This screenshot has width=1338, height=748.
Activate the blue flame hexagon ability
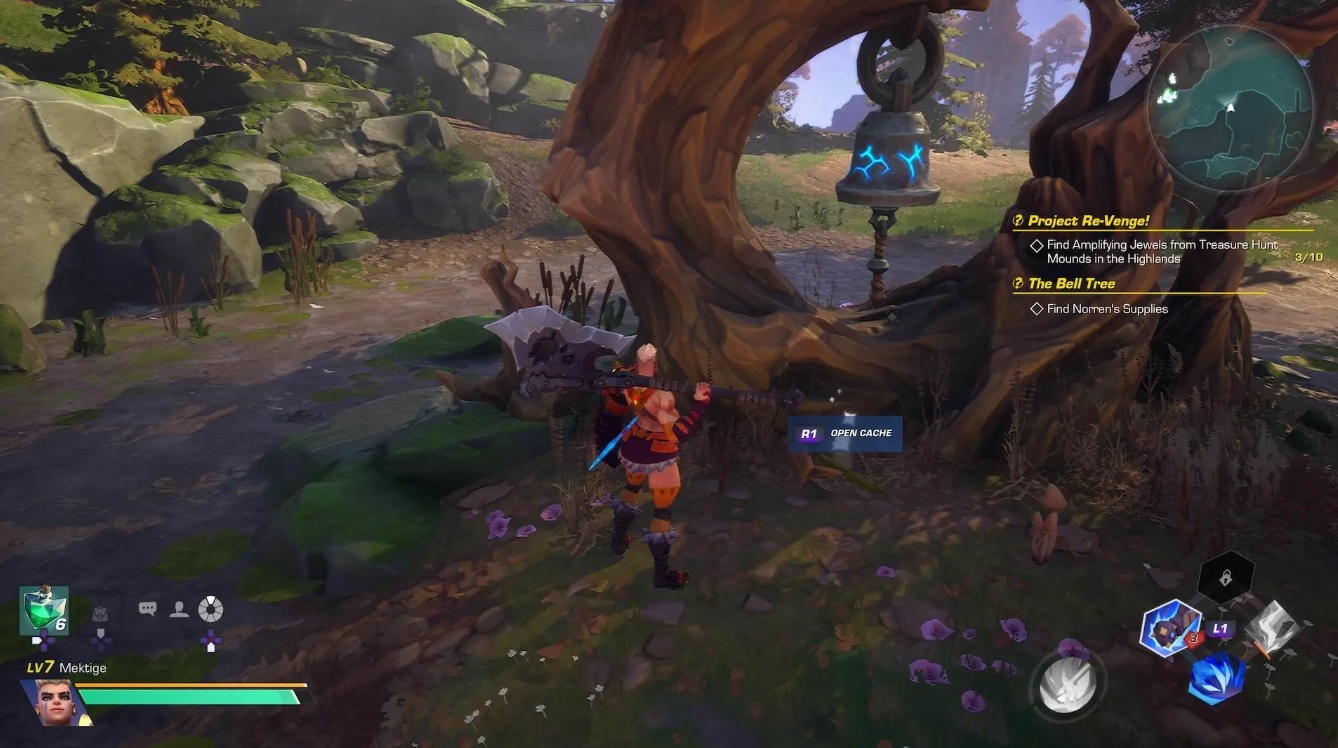[1216, 679]
